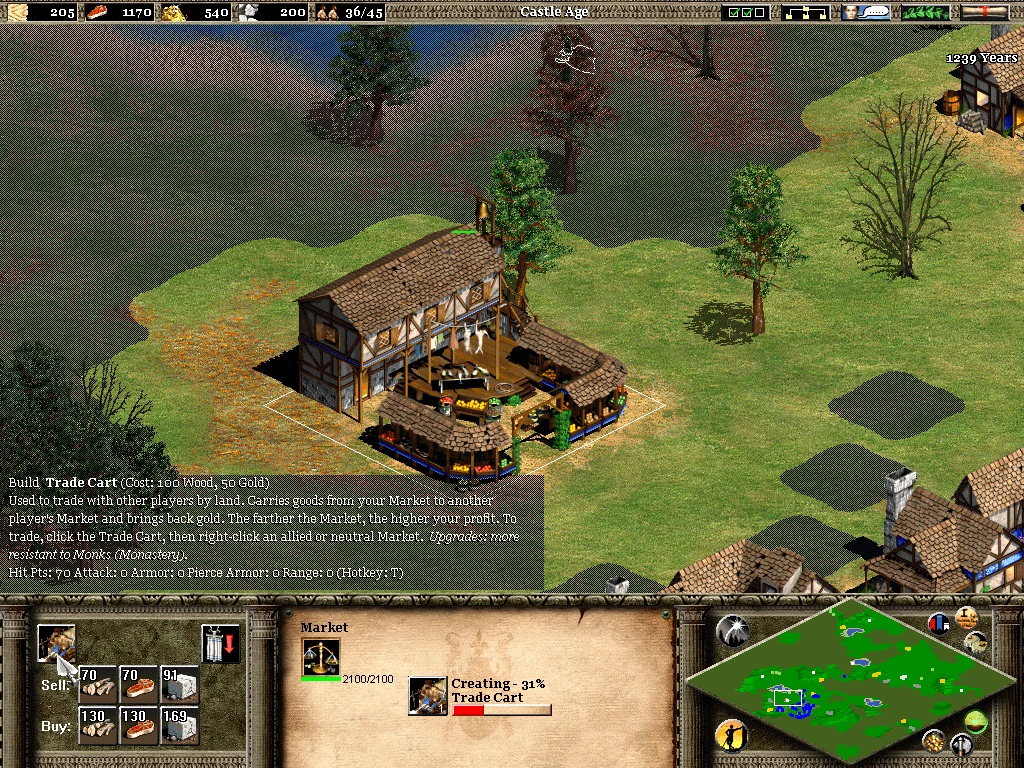Buy food for 130 gold
Screen dimensions: 1024x768
coord(139,726)
